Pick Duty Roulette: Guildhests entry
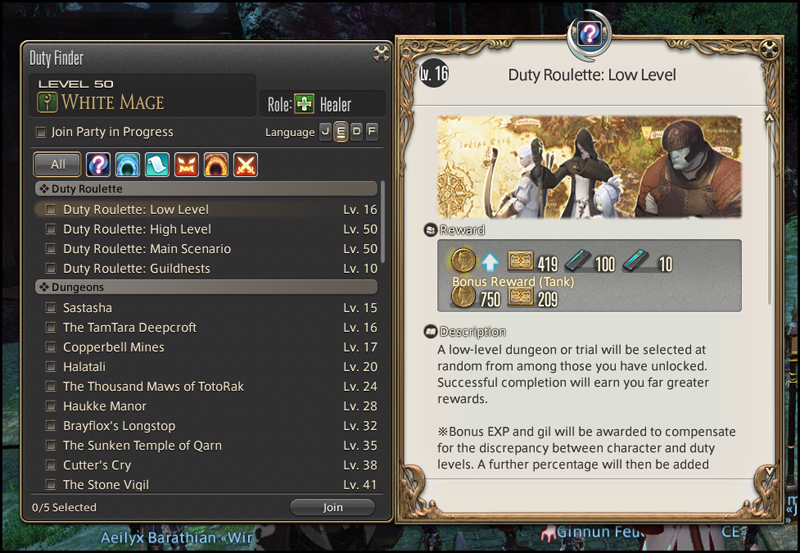Screen dimensions: 800x553 point(137,269)
